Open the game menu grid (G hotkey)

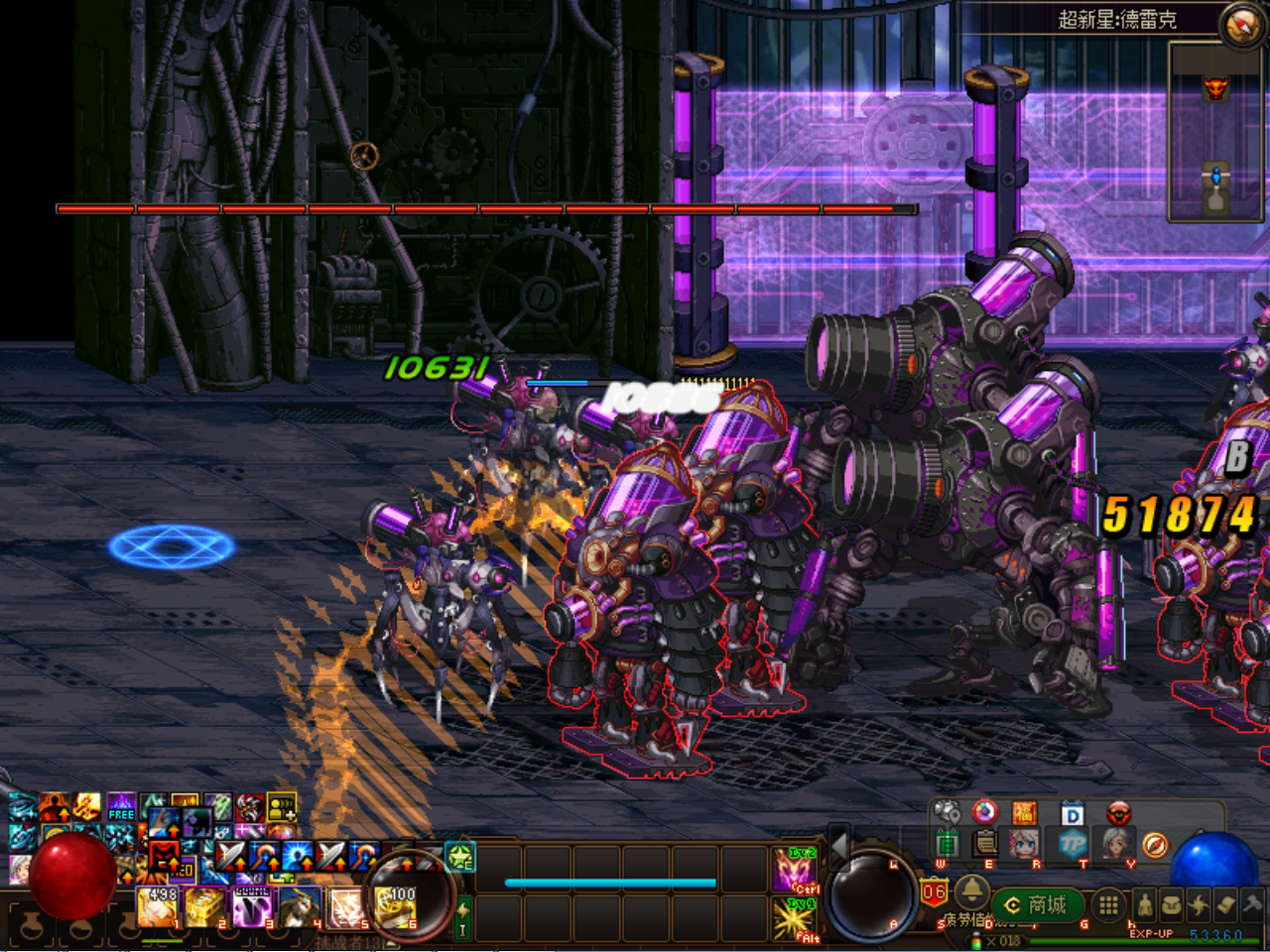click(1107, 904)
